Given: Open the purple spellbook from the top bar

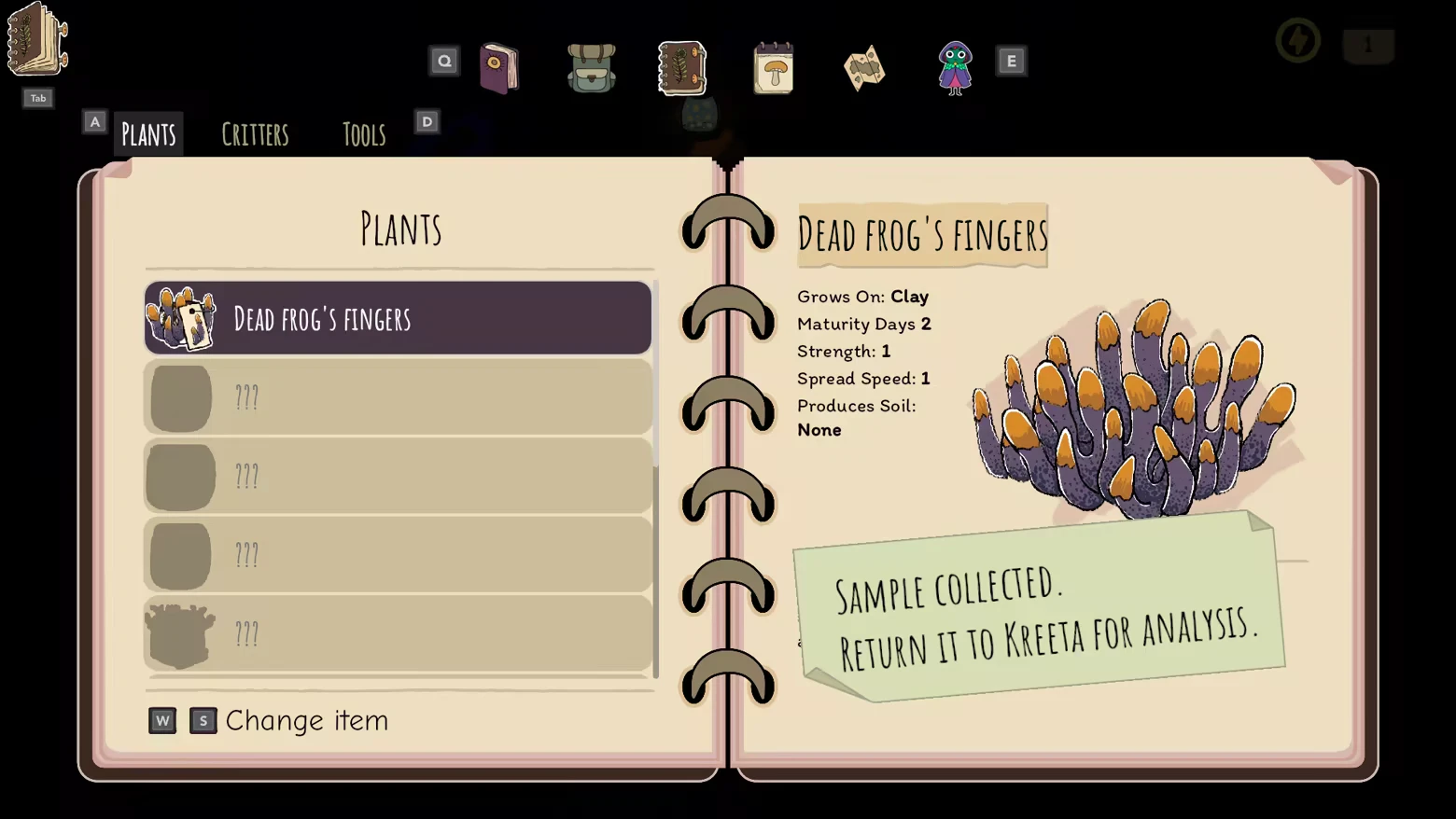Looking at the screenshot, I should 499,68.
